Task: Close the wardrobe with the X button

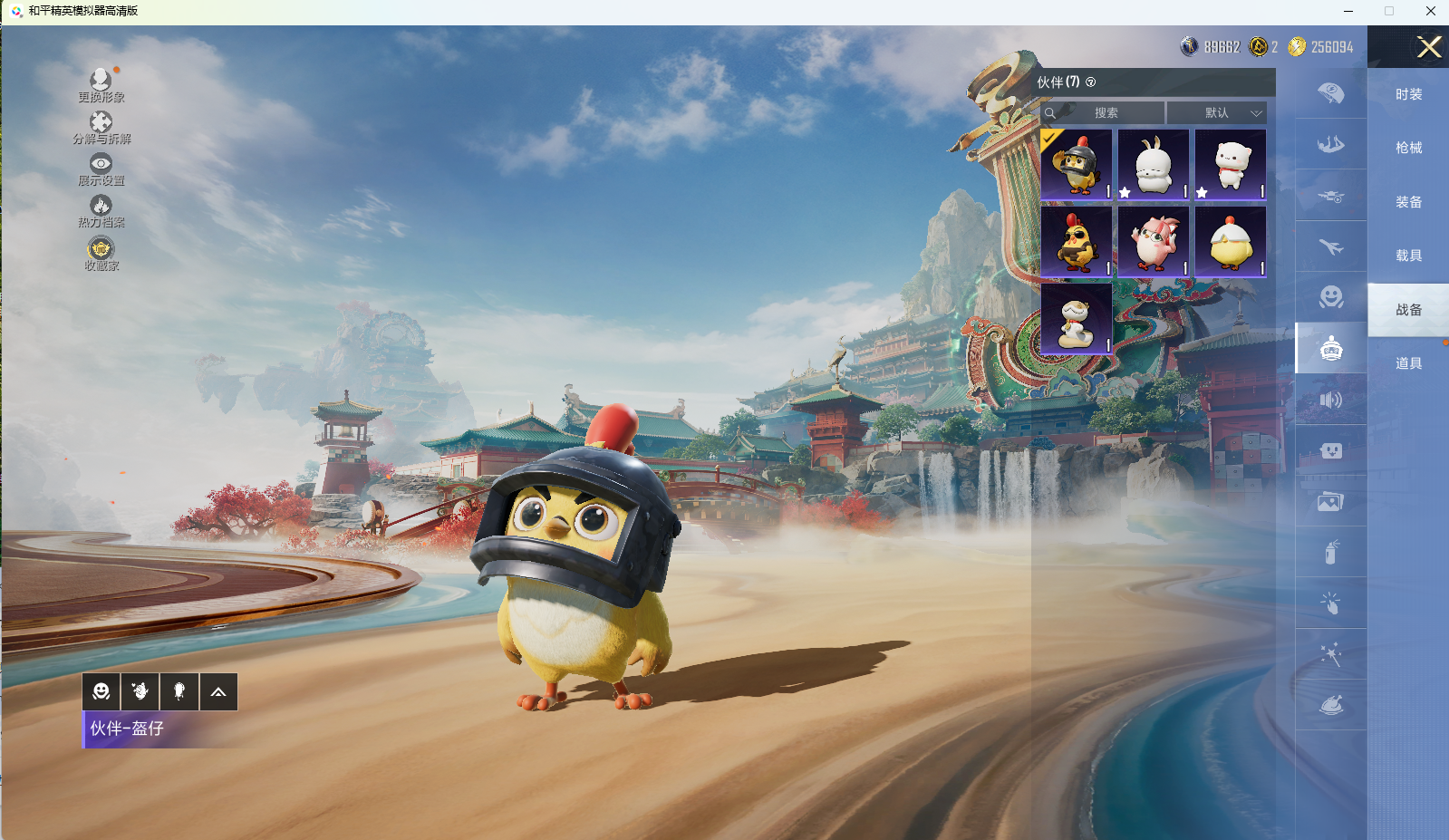Action: point(1429,47)
